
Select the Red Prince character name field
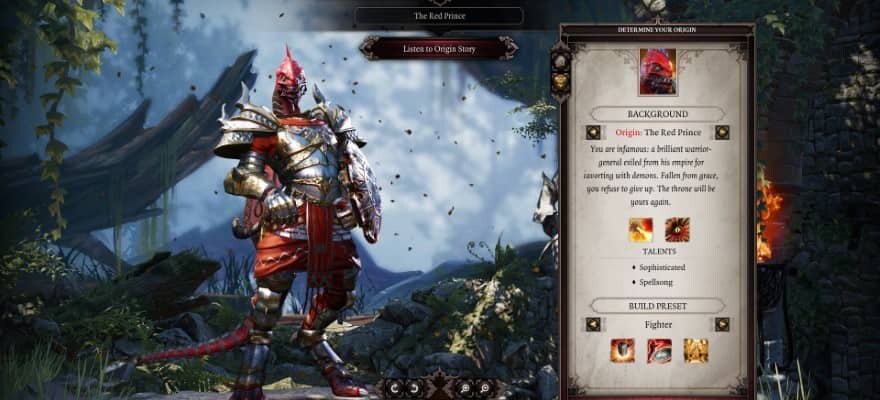click(439, 16)
